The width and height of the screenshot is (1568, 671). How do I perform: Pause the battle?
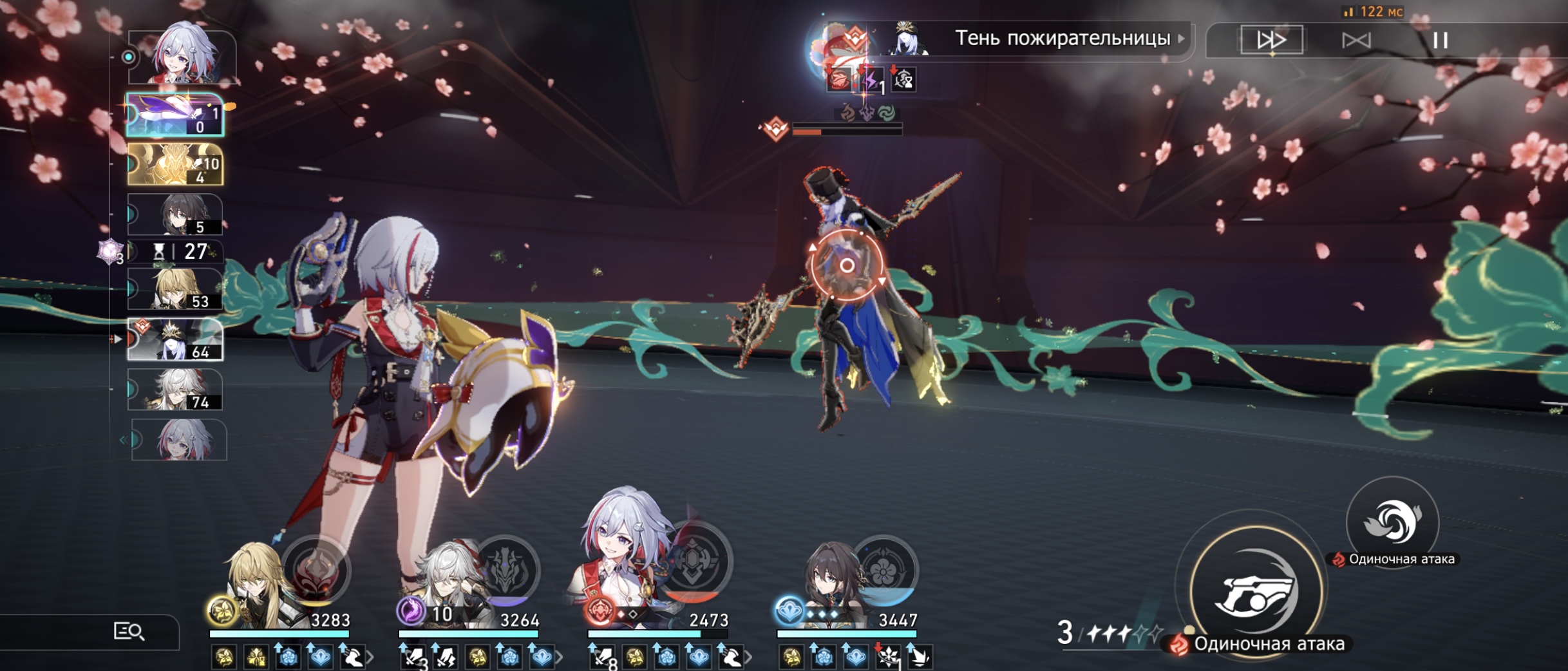(x=1440, y=41)
